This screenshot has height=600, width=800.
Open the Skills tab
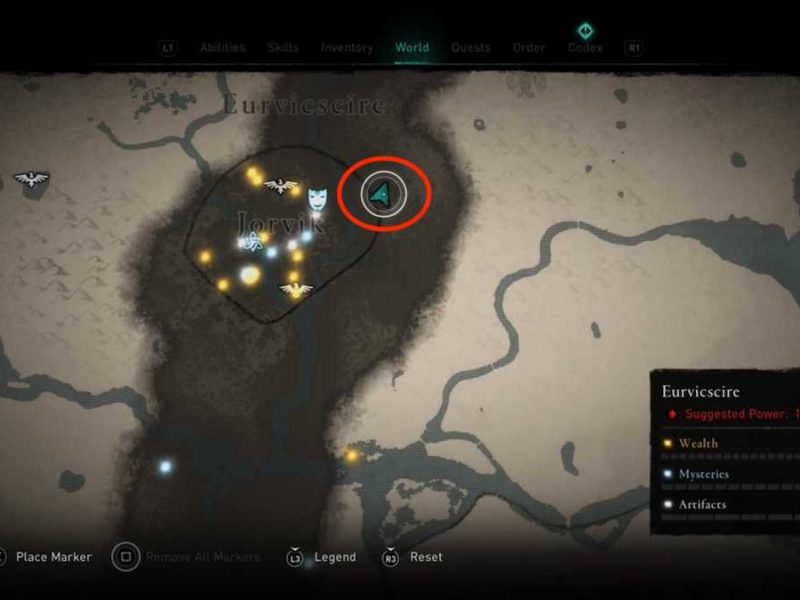(283, 47)
